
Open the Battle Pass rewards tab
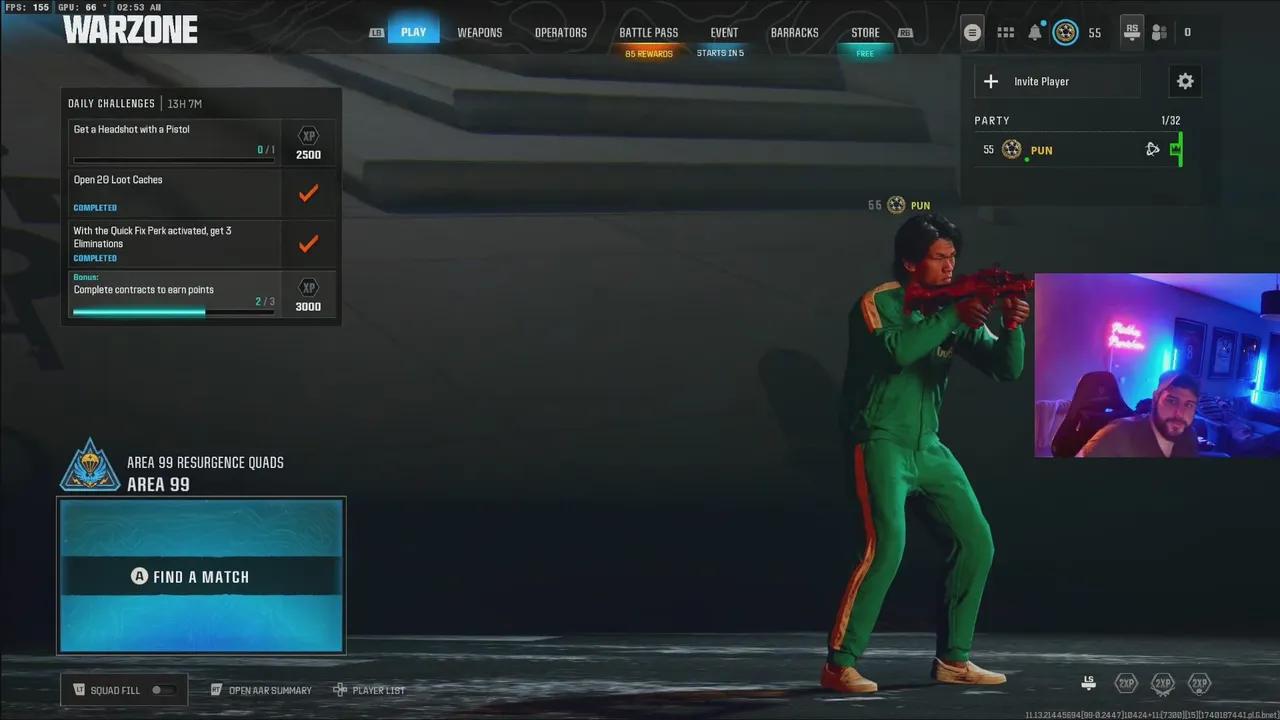[x=648, y=32]
